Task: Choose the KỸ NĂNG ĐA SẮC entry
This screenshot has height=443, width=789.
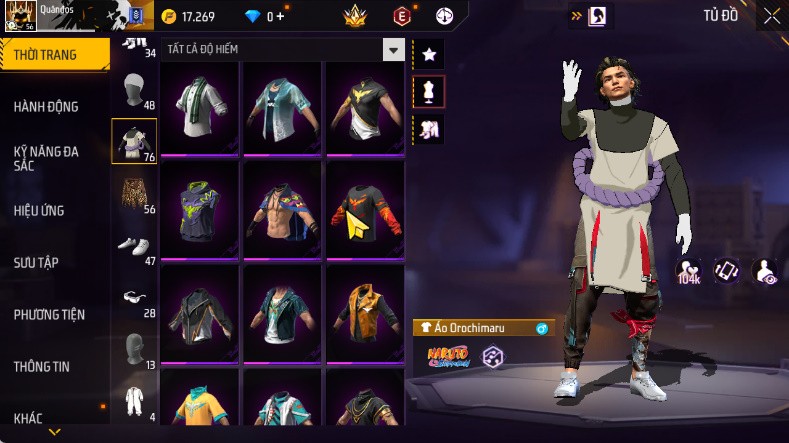Action: (46, 158)
